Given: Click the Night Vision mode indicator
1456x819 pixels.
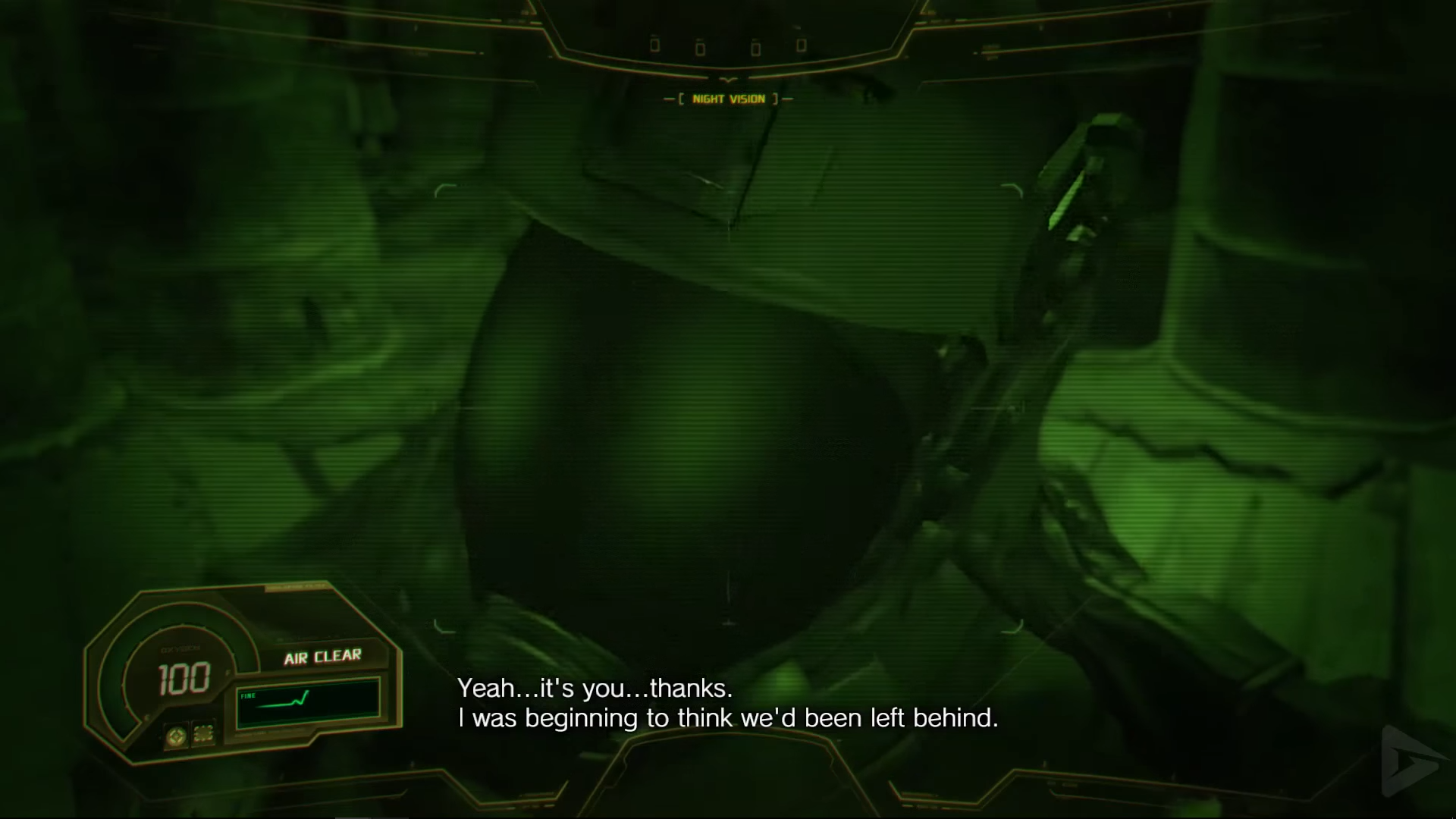Looking at the screenshot, I should 728,99.
